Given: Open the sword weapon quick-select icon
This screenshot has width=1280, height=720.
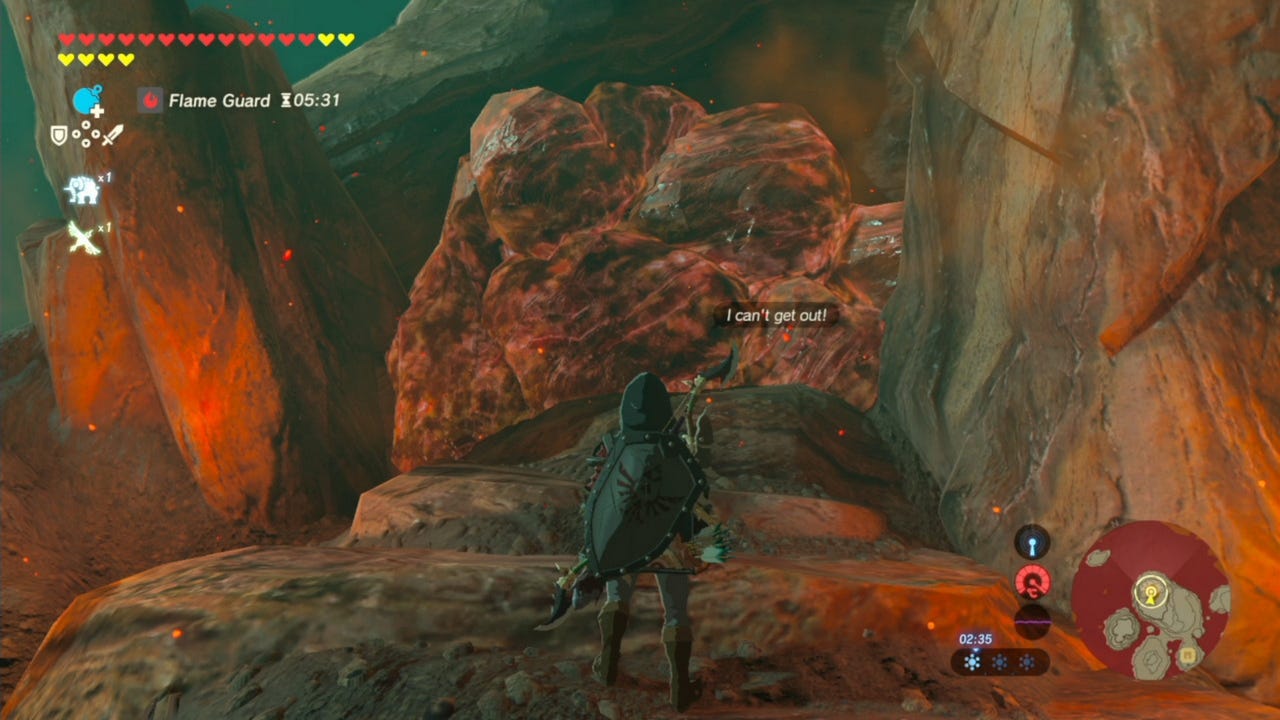Looking at the screenshot, I should [112, 134].
